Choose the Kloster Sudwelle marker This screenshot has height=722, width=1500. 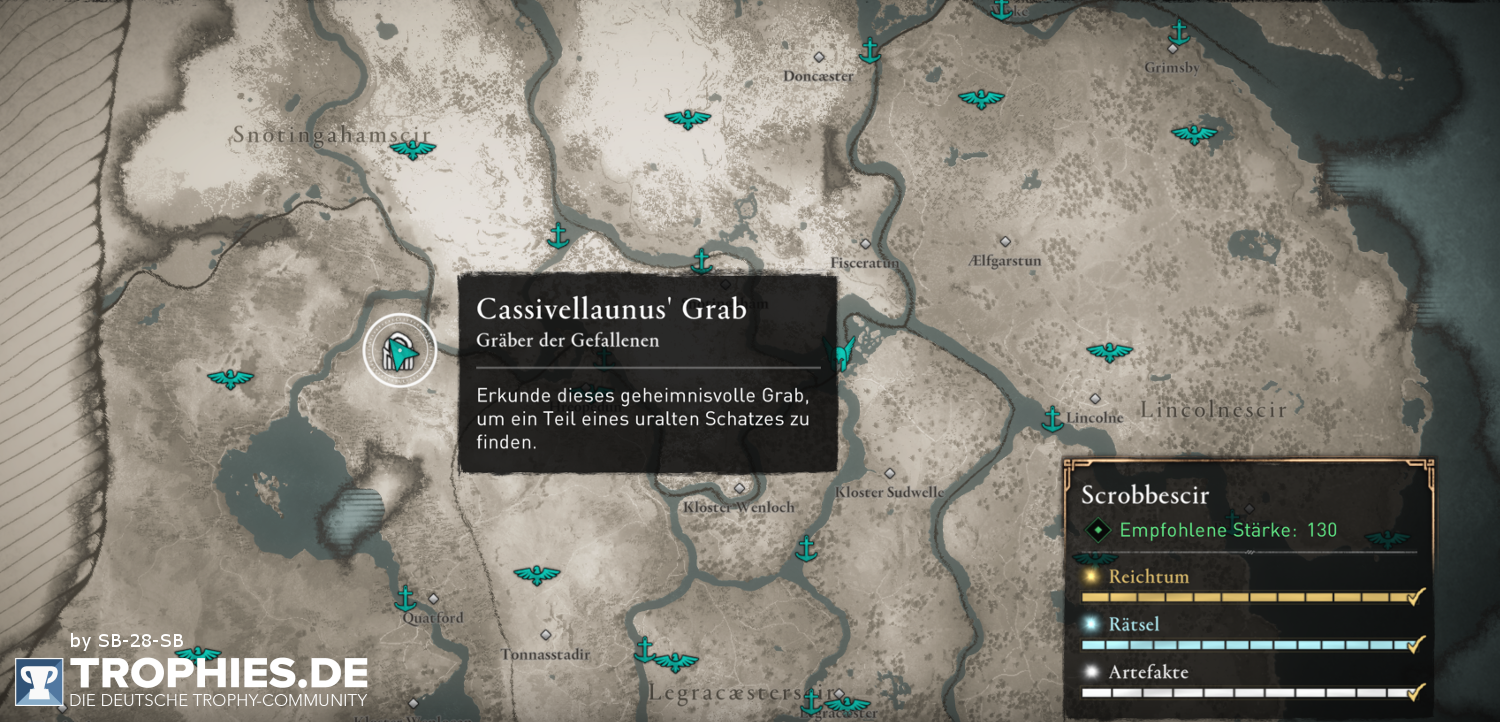889,473
